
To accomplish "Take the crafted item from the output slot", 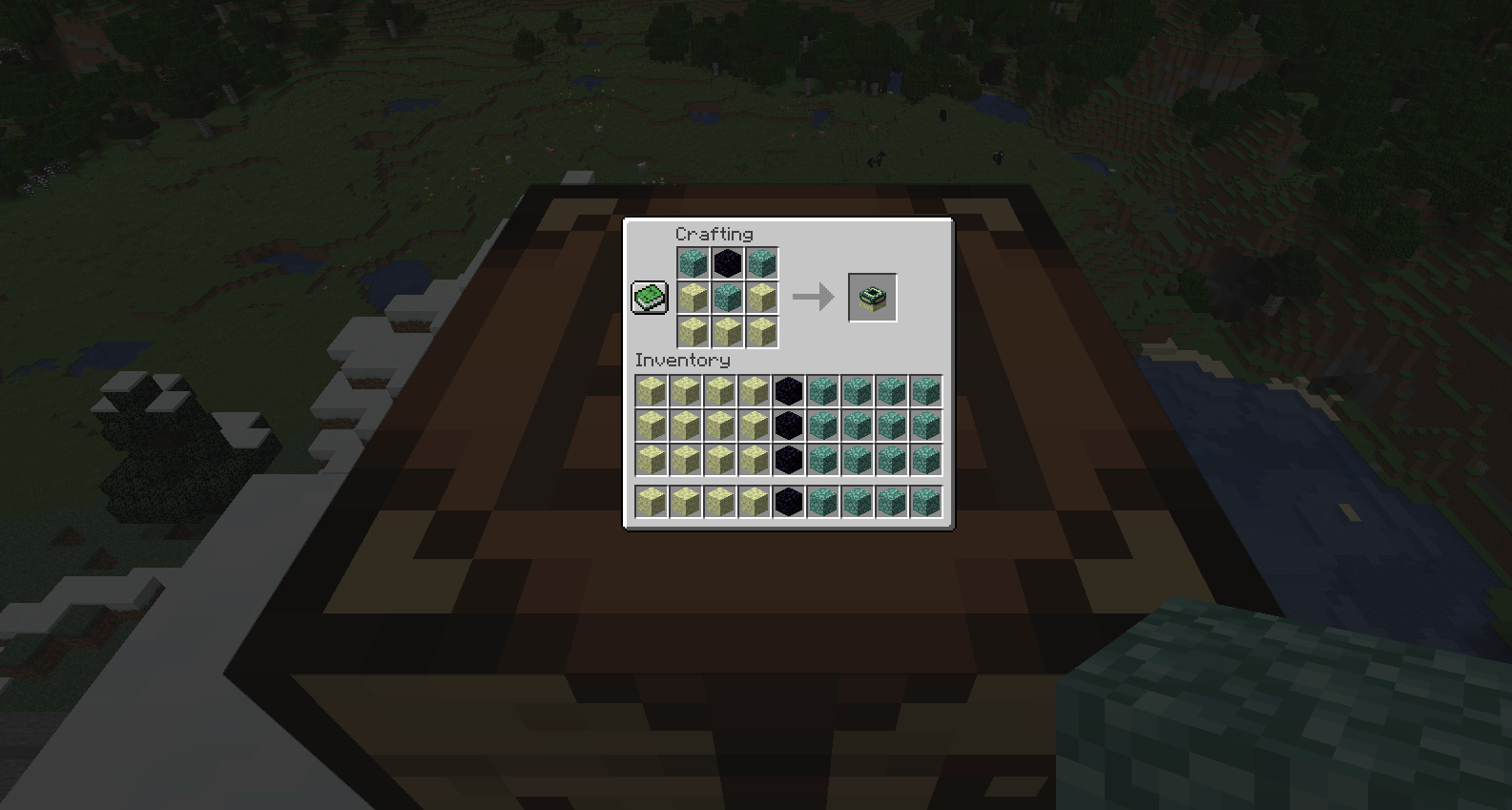I will click(x=872, y=297).
